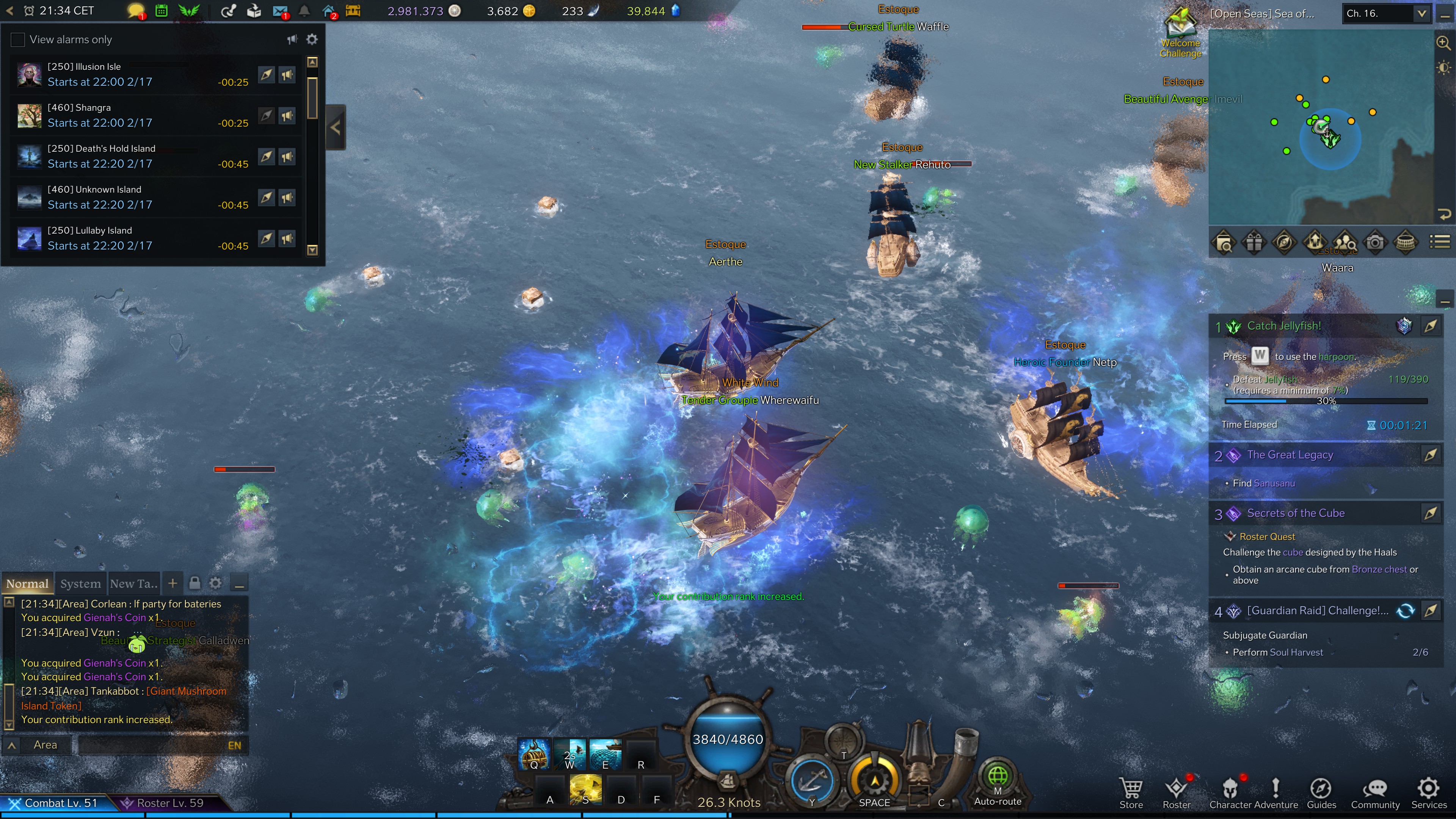Select The Great Legacy quest entry

pyautogui.click(x=1290, y=455)
